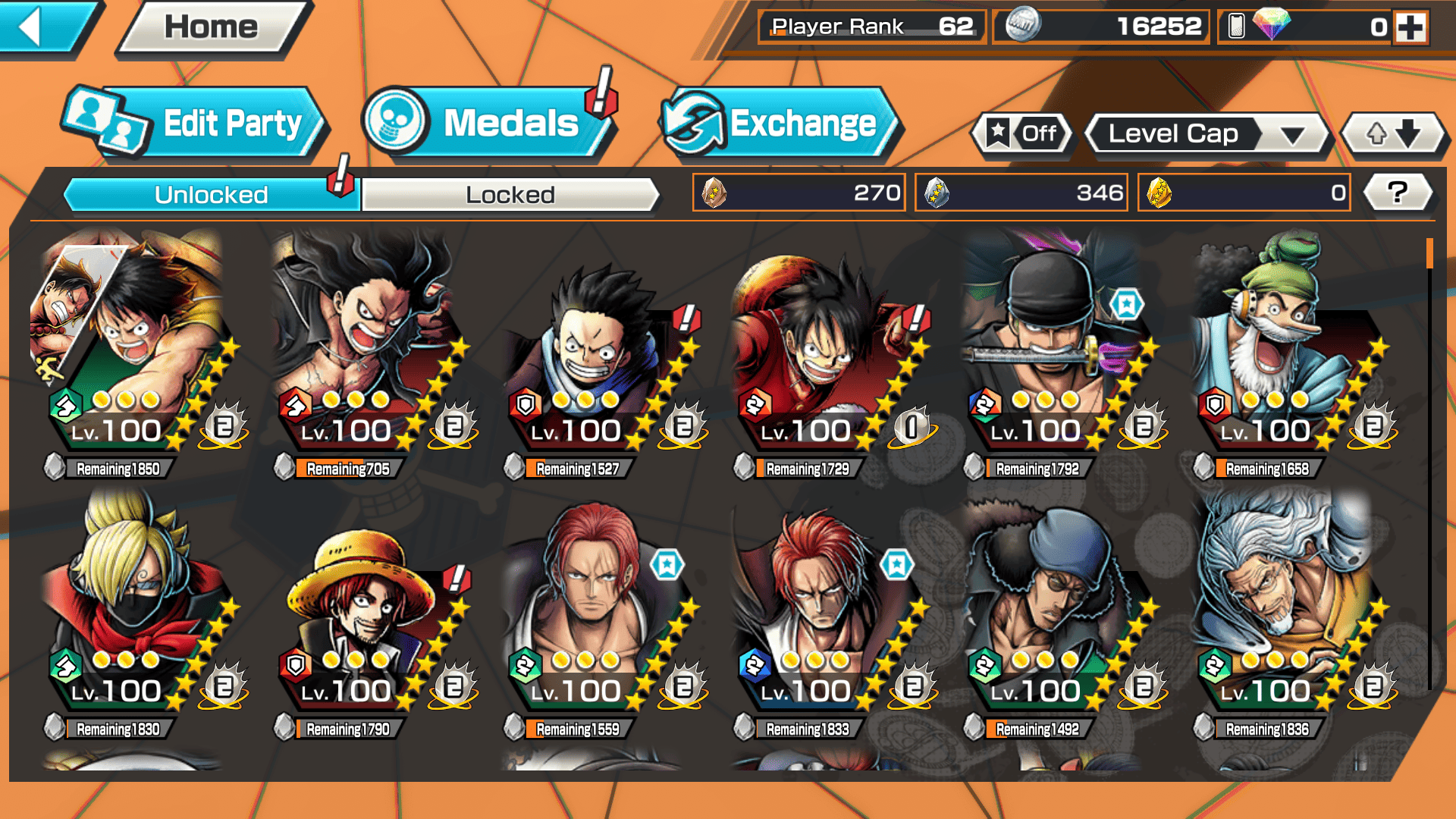The height and width of the screenshot is (819, 1456).
Task: Switch to the Unlocked tab
Action: [x=211, y=195]
